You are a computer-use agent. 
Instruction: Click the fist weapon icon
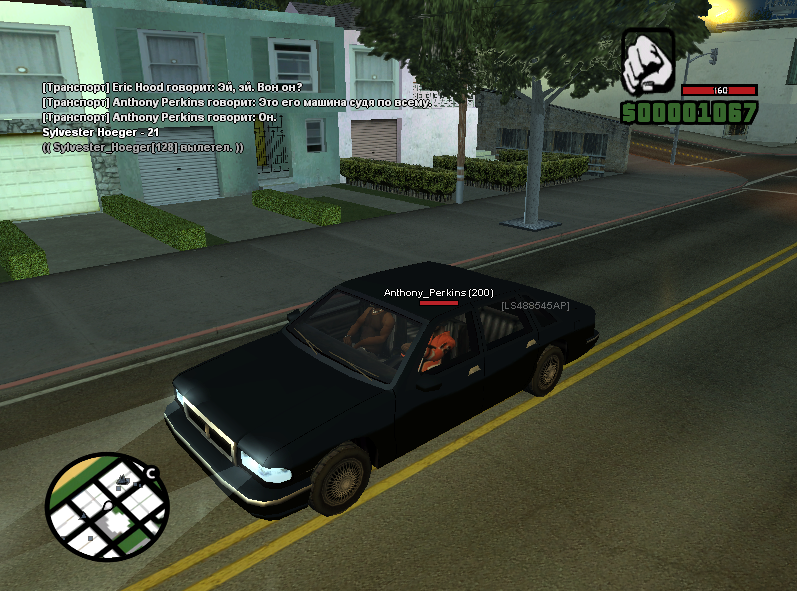[x=648, y=61]
